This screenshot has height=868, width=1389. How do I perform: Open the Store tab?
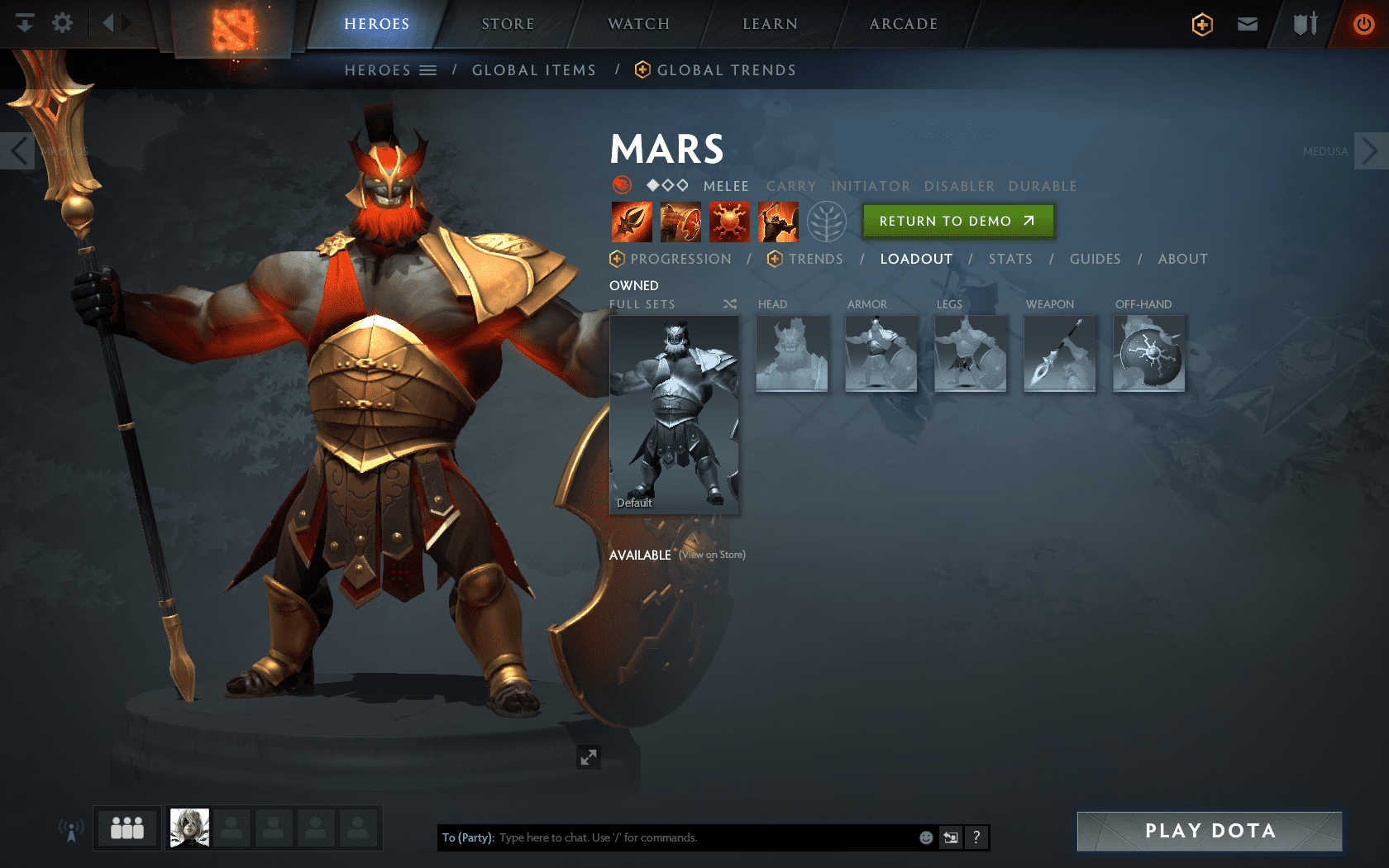[x=508, y=24]
